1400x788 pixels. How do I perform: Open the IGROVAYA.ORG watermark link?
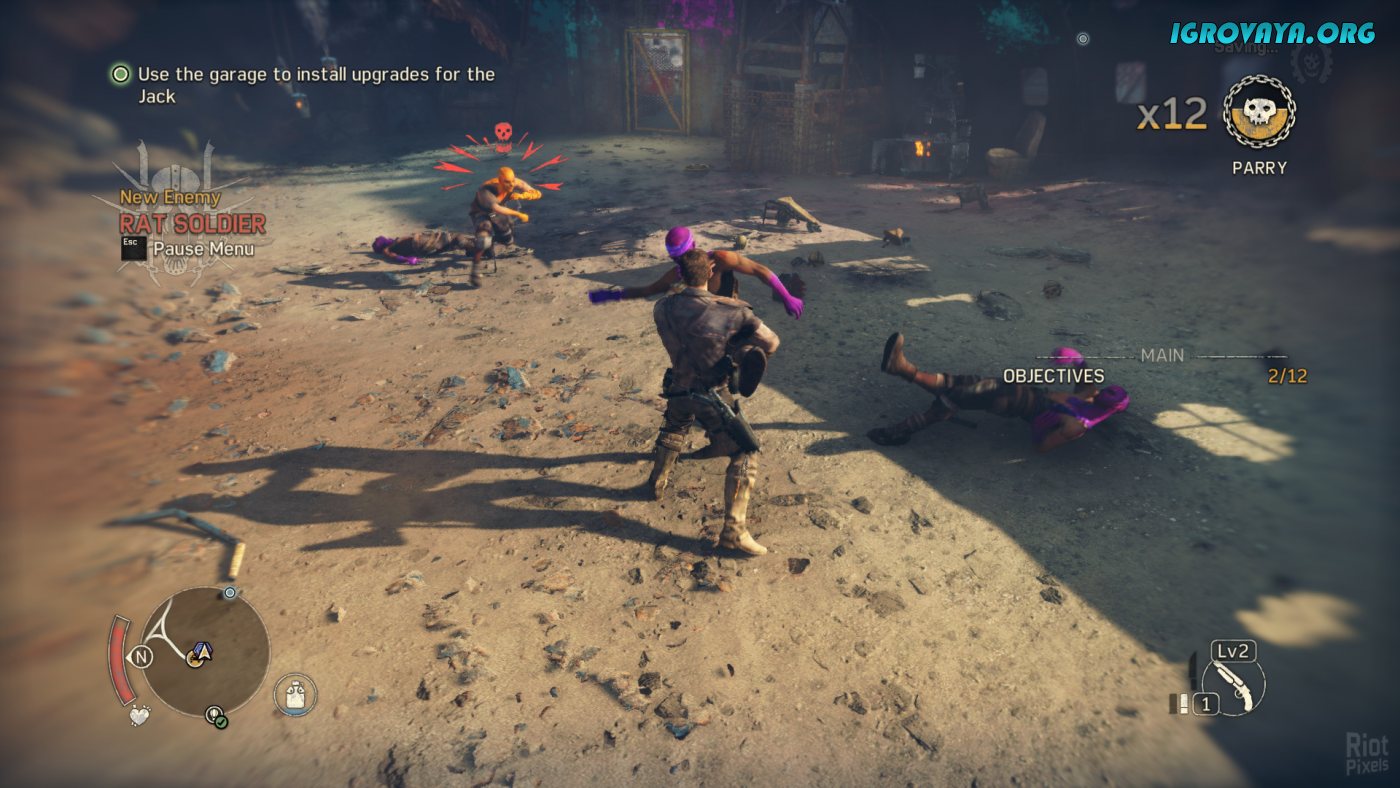tap(1272, 32)
